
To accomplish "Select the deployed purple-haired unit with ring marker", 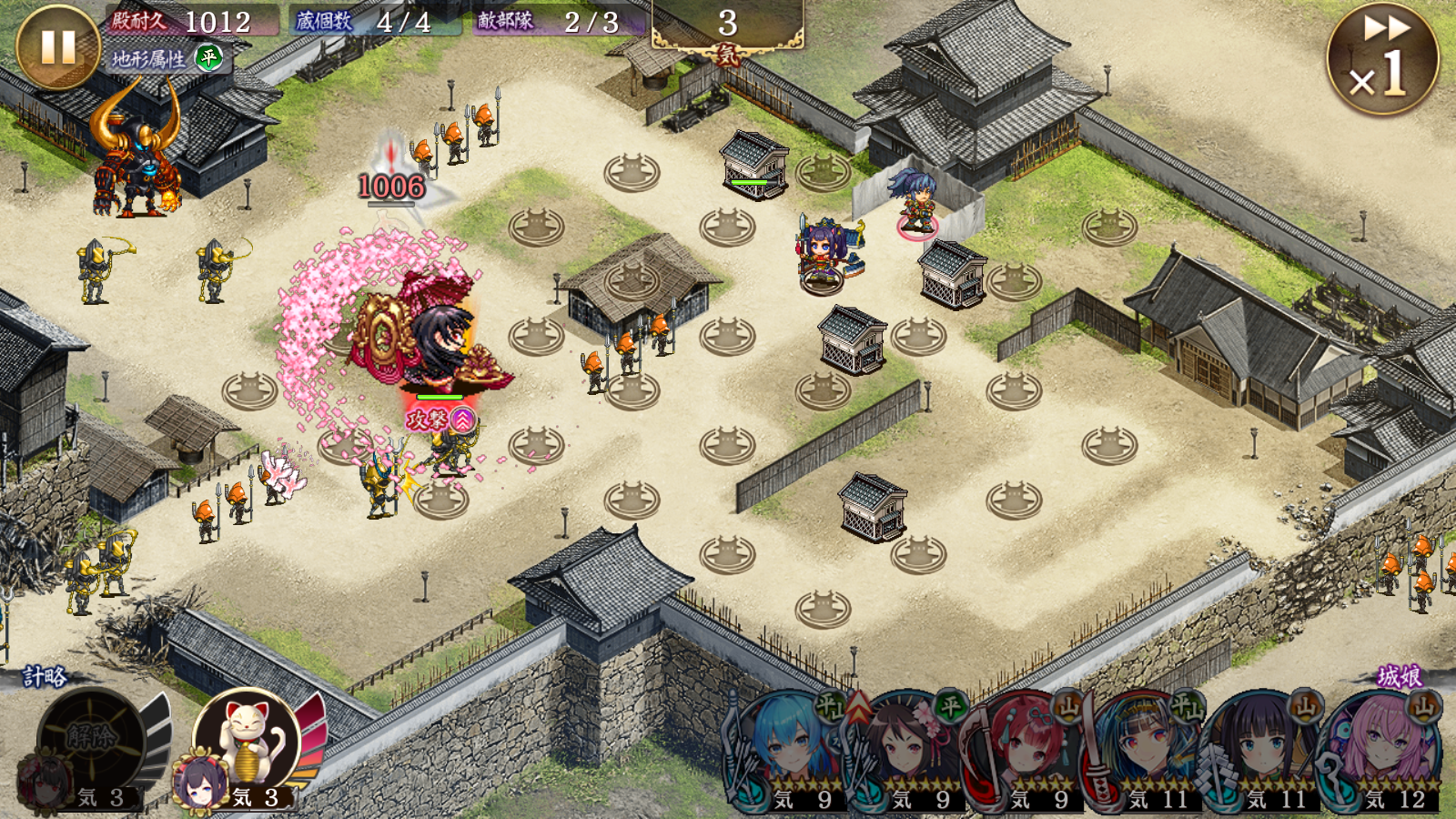I will point(824,255).
